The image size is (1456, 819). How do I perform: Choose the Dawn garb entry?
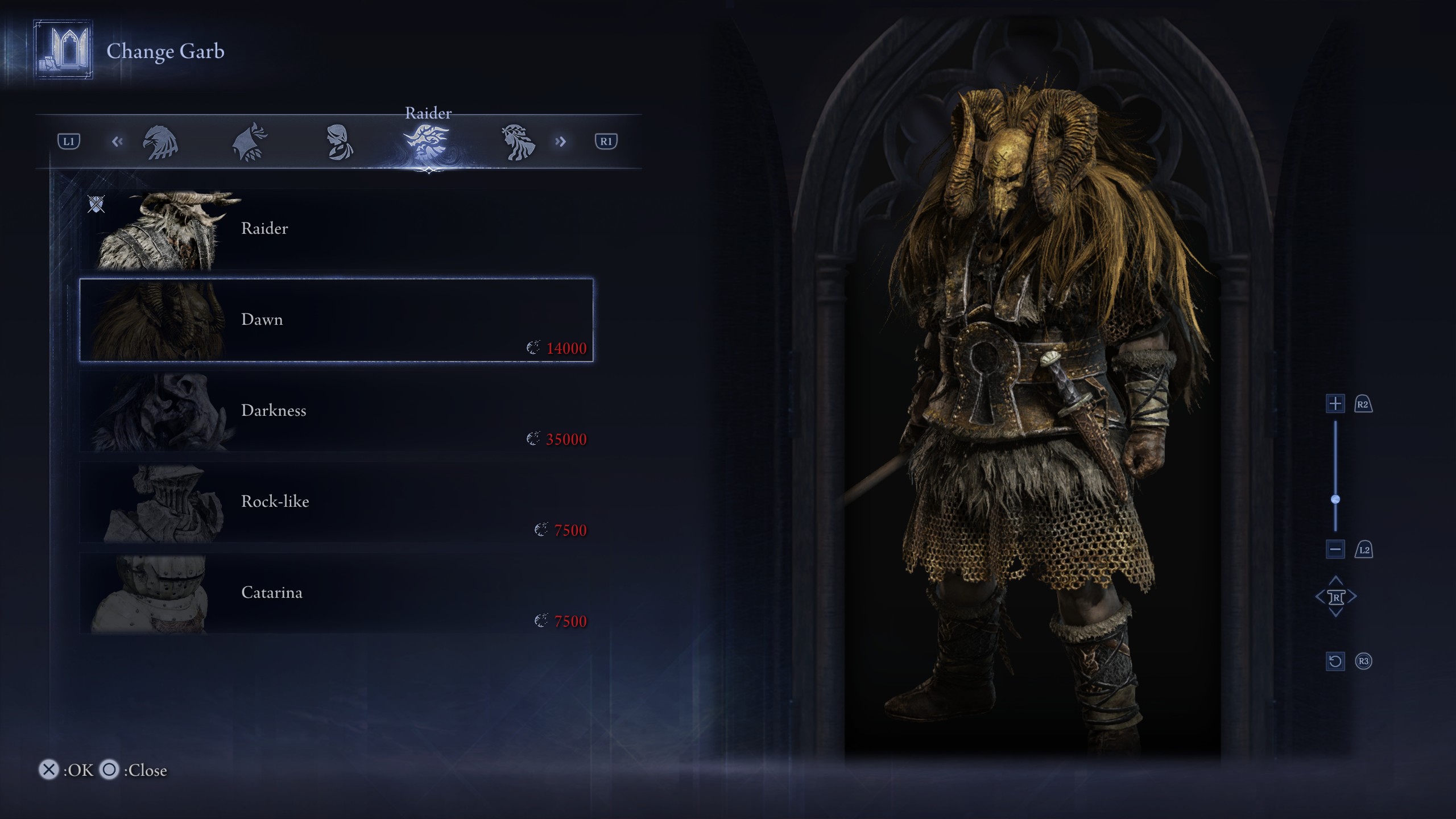(336, 320)
